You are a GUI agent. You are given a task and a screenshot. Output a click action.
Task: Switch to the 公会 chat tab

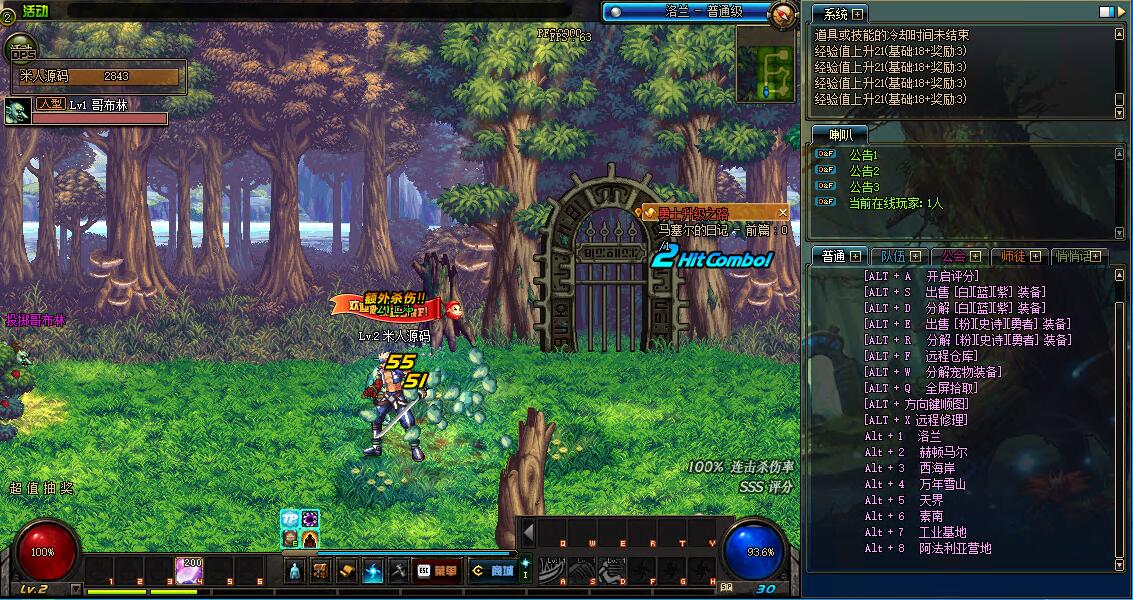(x=957, y=257)
